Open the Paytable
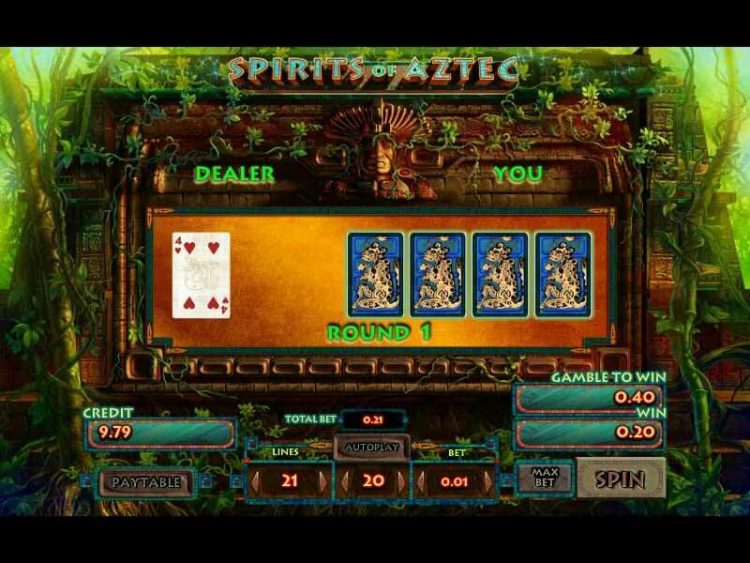750x563 pixels. point(146,482)
